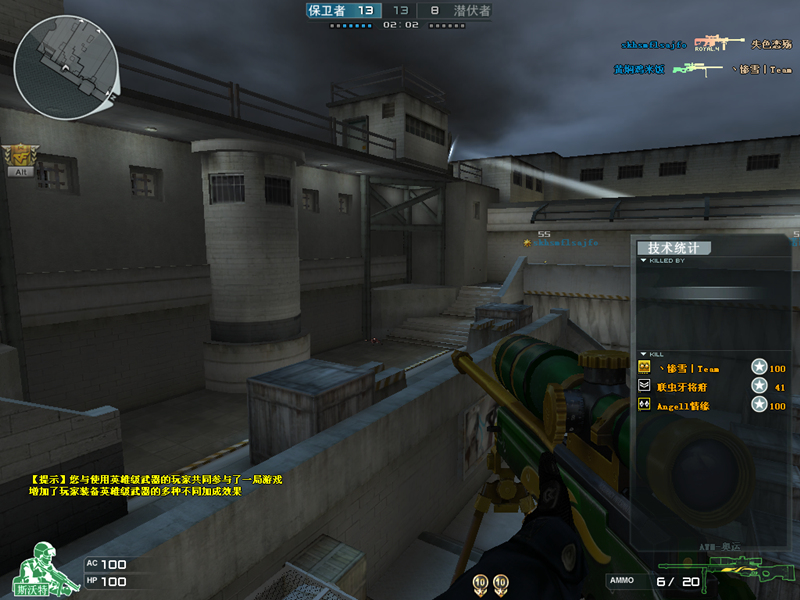Image resolution: width=800 pixels, height=600 pixels.
Task: Click the 保卫者 team score label
Action: [x=329, y=11]
